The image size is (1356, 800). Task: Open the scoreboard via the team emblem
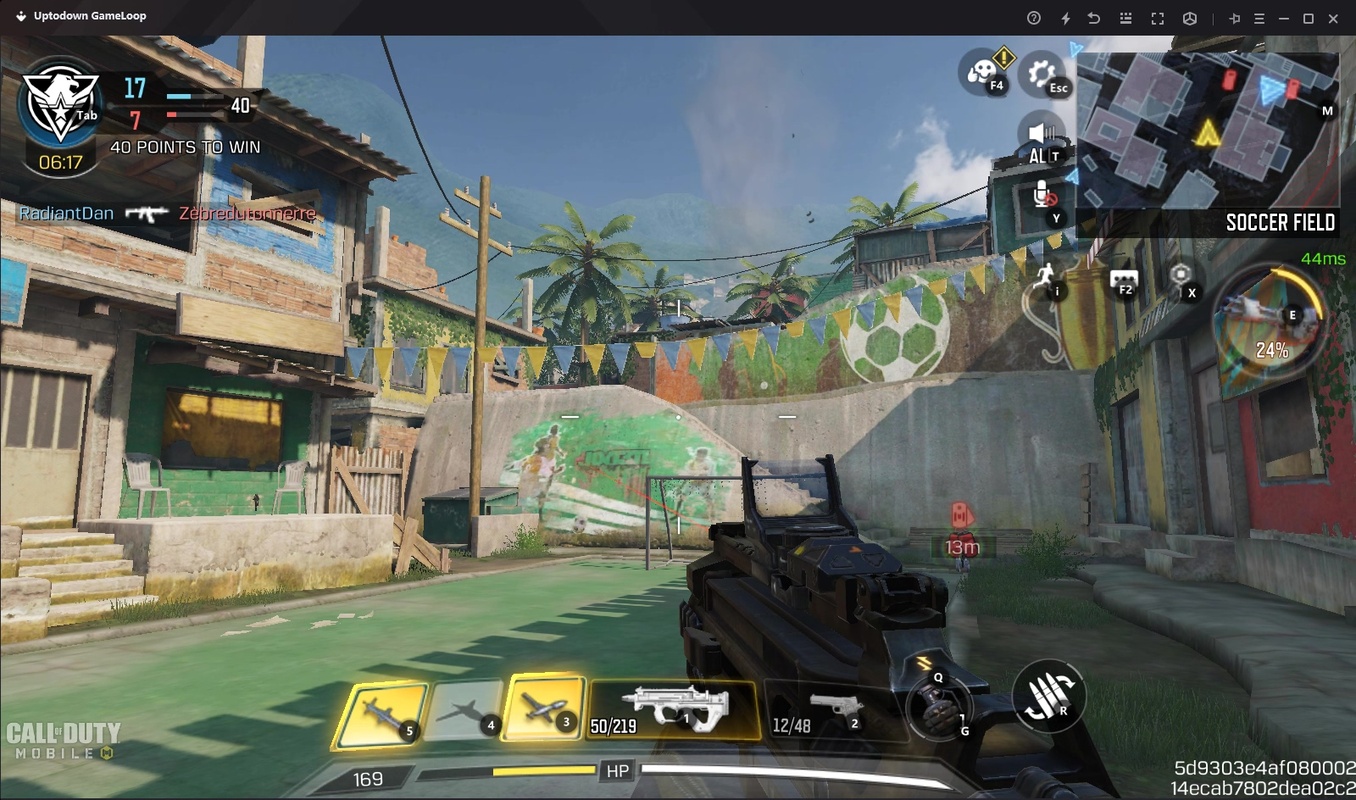click(60, 105)
